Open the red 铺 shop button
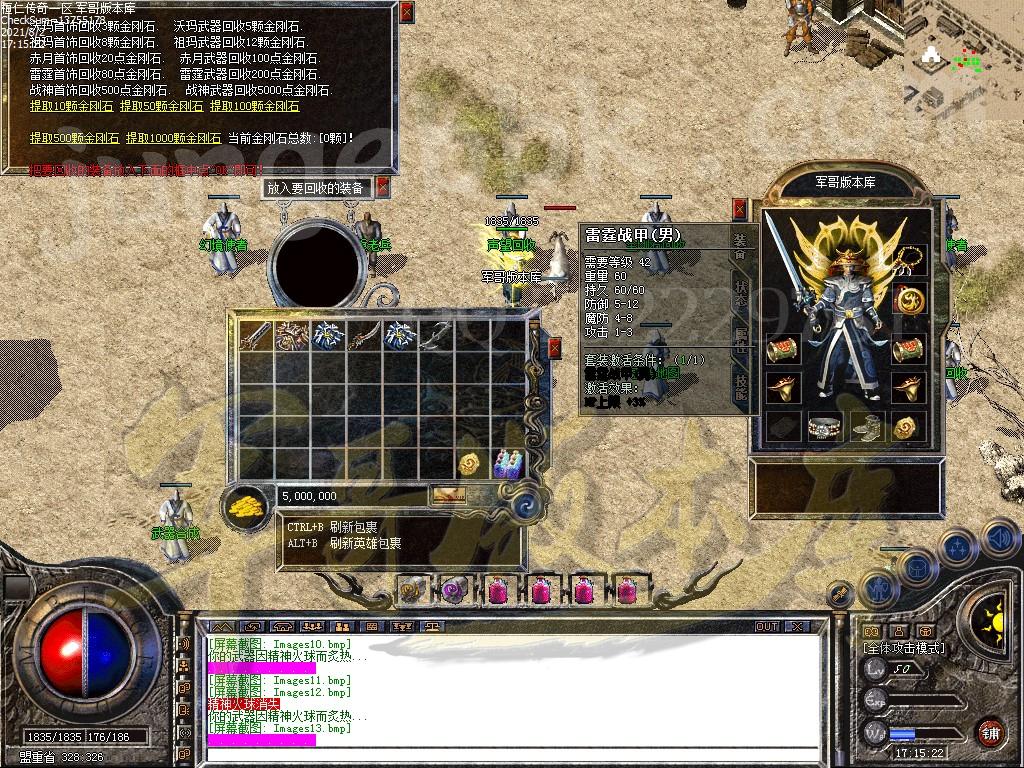Image resolution: width=1024 pixels, height=768 pixels. point(990,733)
